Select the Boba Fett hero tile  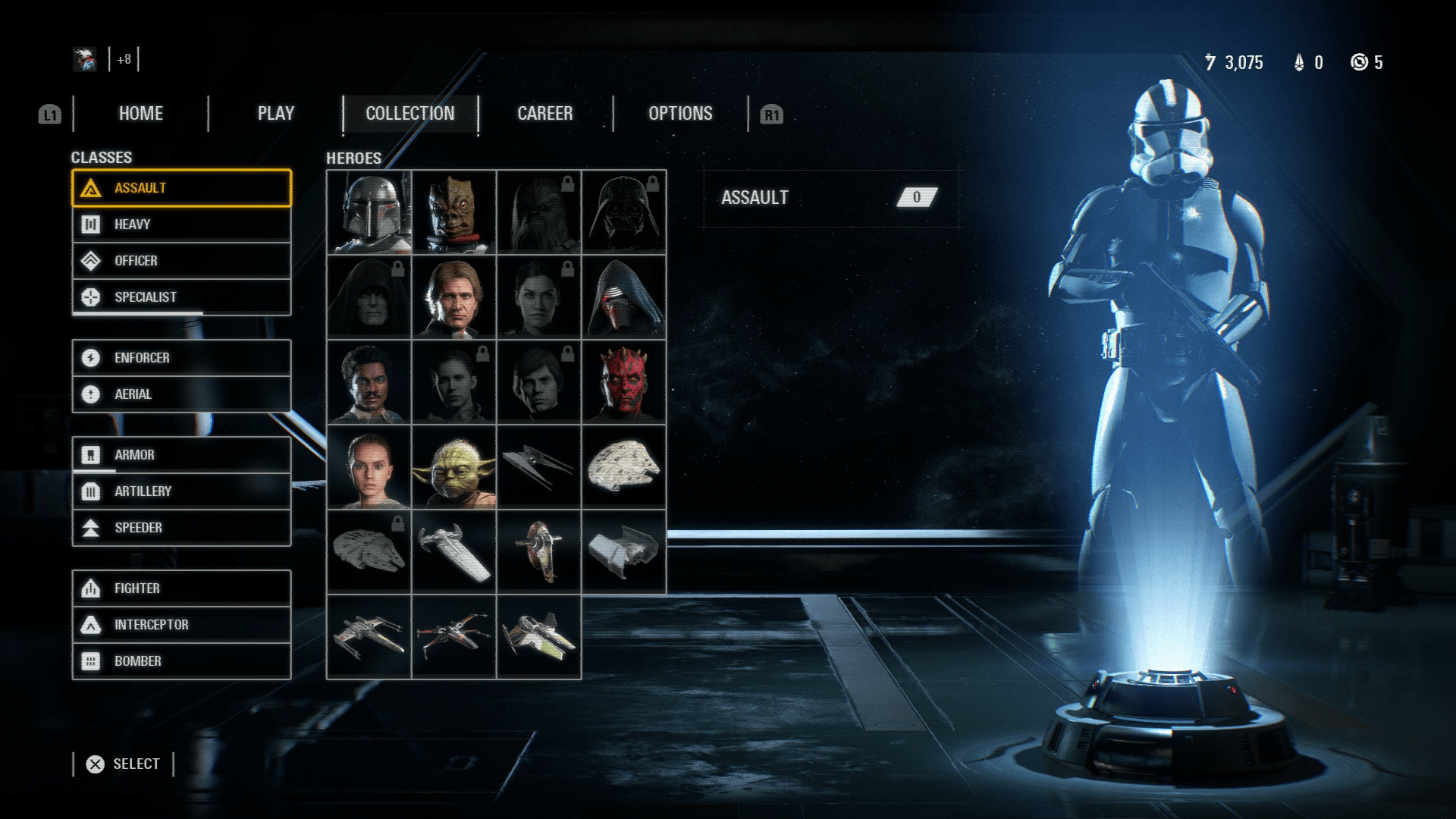pos(369,212)
